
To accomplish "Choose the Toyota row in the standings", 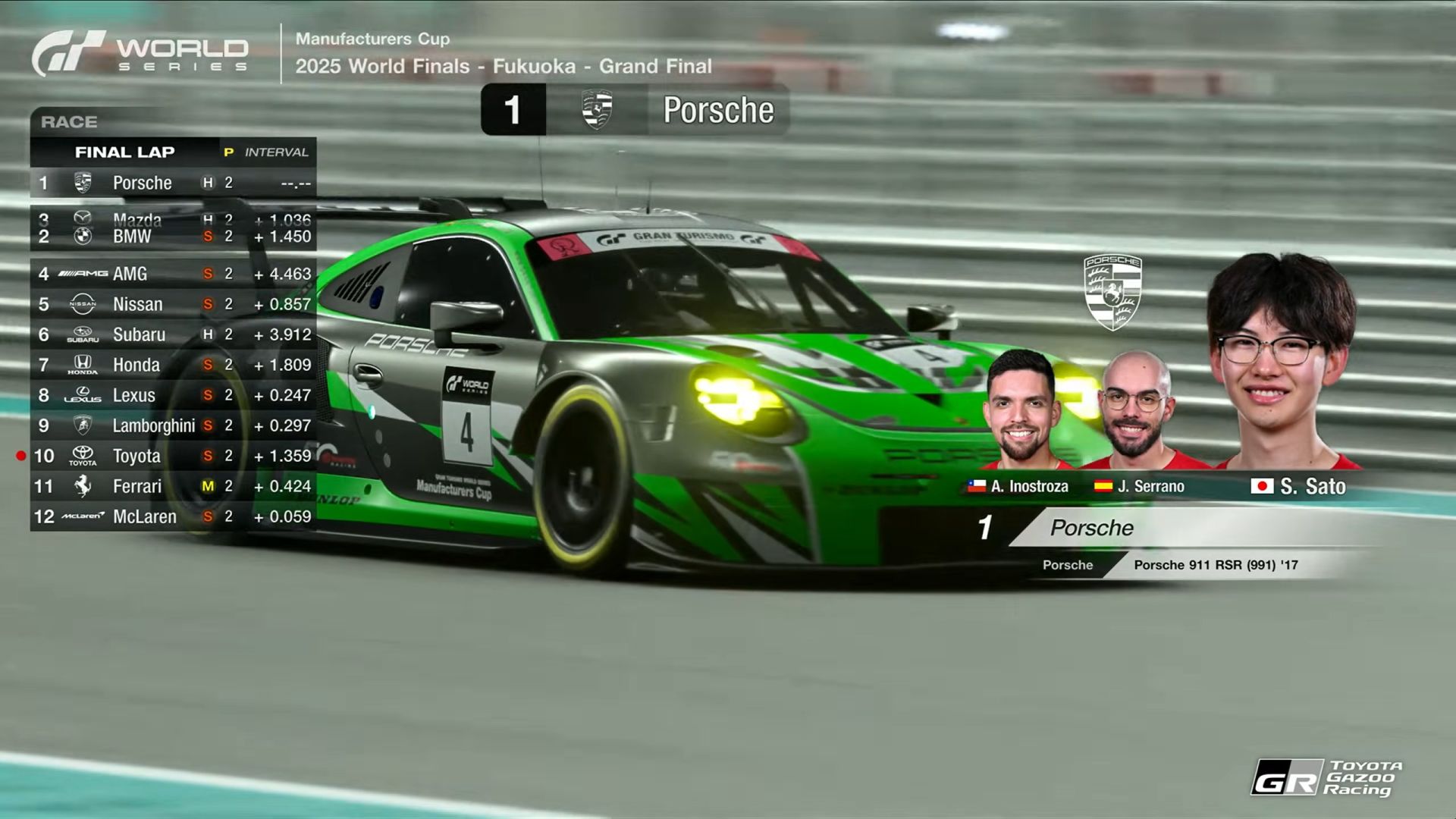I will pos(173,456).
